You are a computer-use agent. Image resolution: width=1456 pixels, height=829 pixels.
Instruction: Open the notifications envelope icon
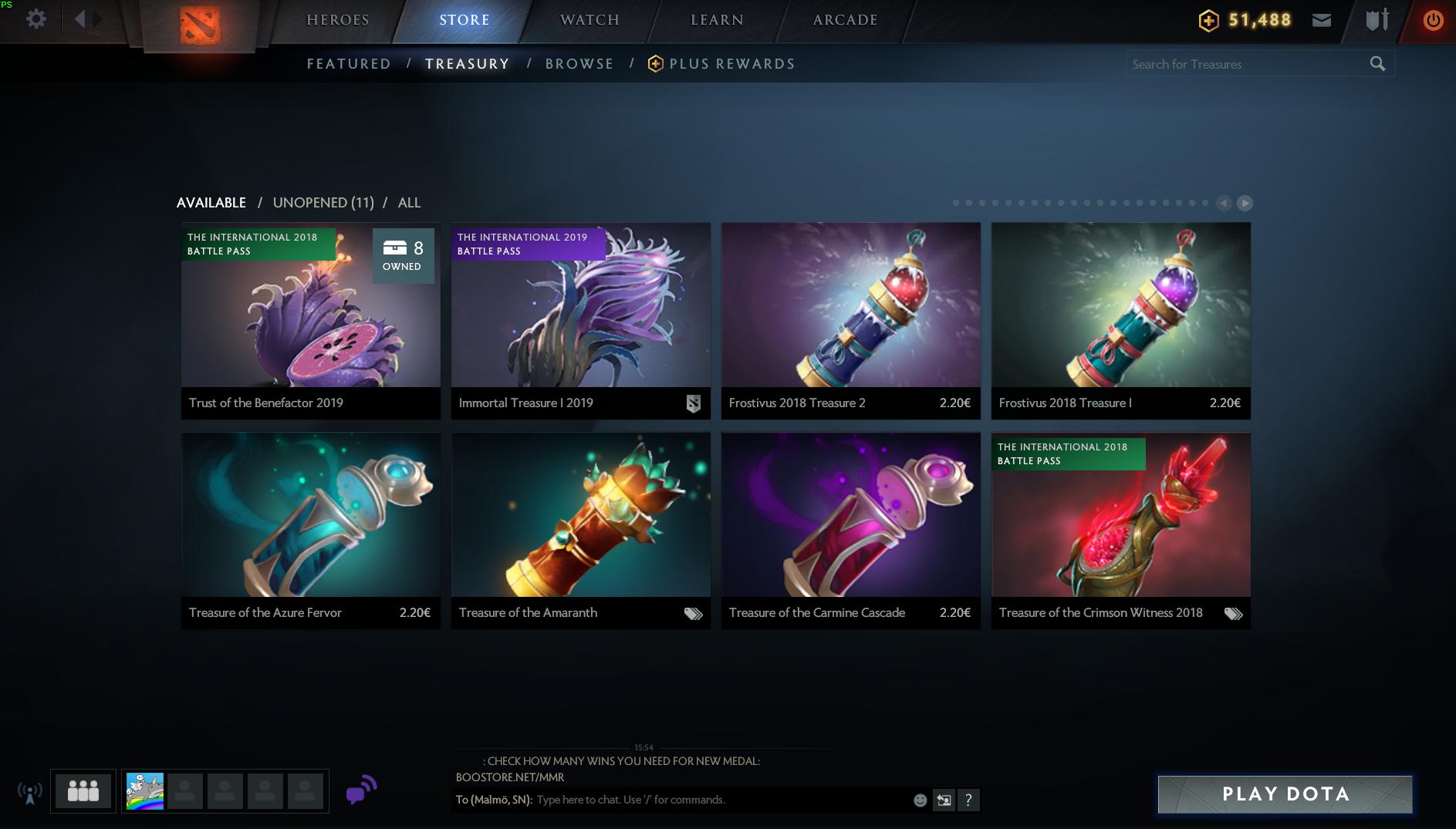[x=1323, y=19]
